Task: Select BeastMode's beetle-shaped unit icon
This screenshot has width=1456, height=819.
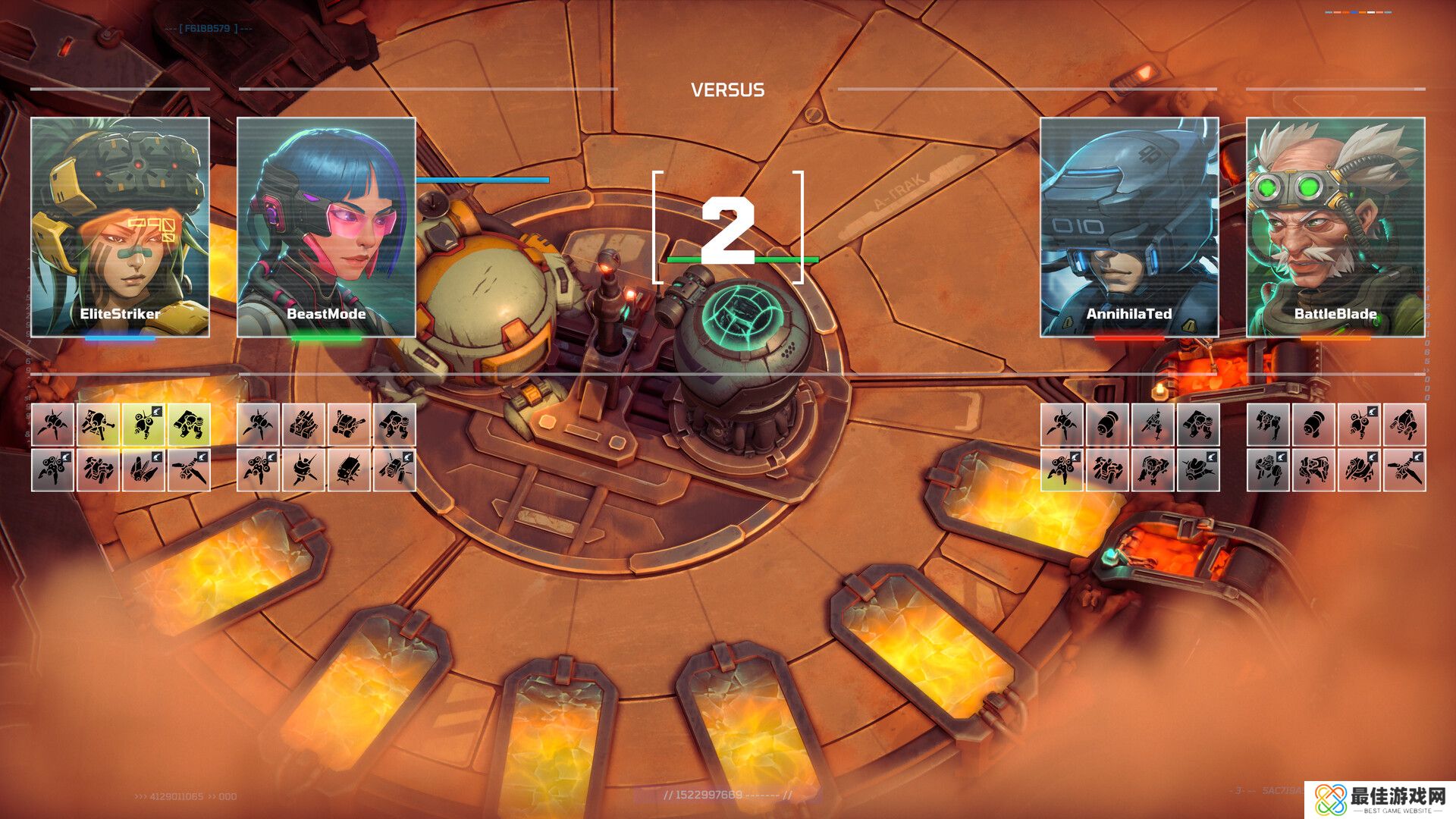Action: [x=349, y=470]
